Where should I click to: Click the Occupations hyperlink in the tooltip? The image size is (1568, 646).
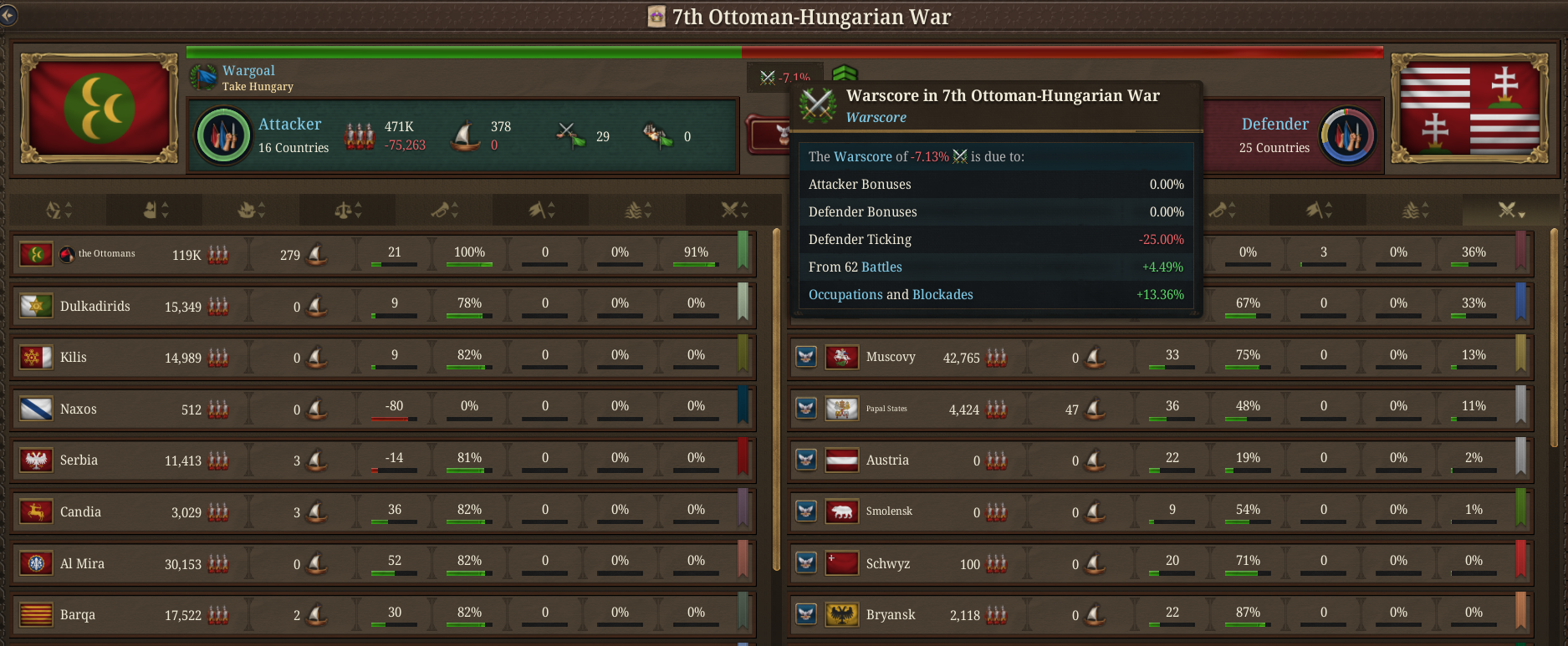tap(845, 294)
